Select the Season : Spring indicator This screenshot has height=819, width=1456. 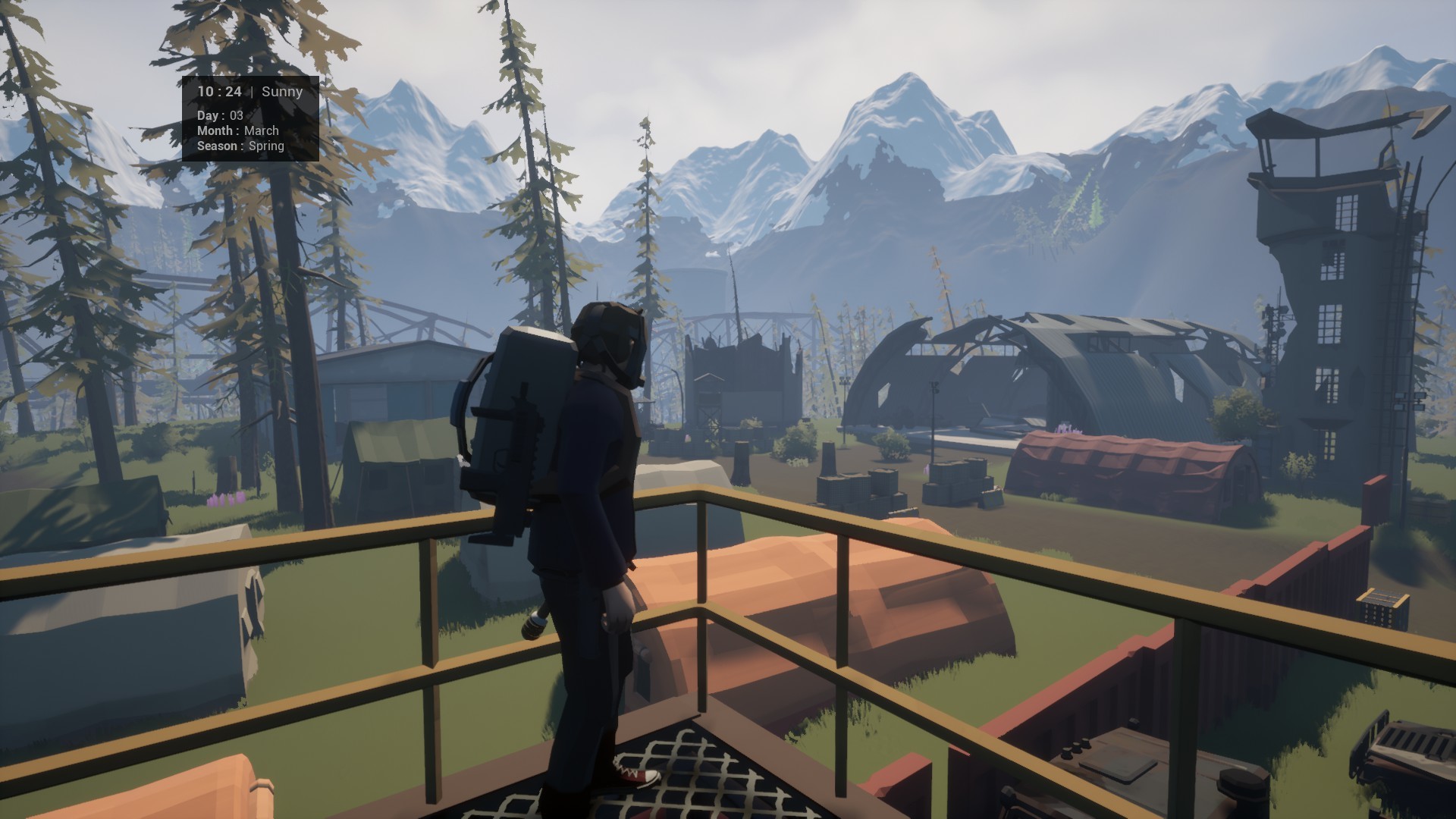pos(240,146)
